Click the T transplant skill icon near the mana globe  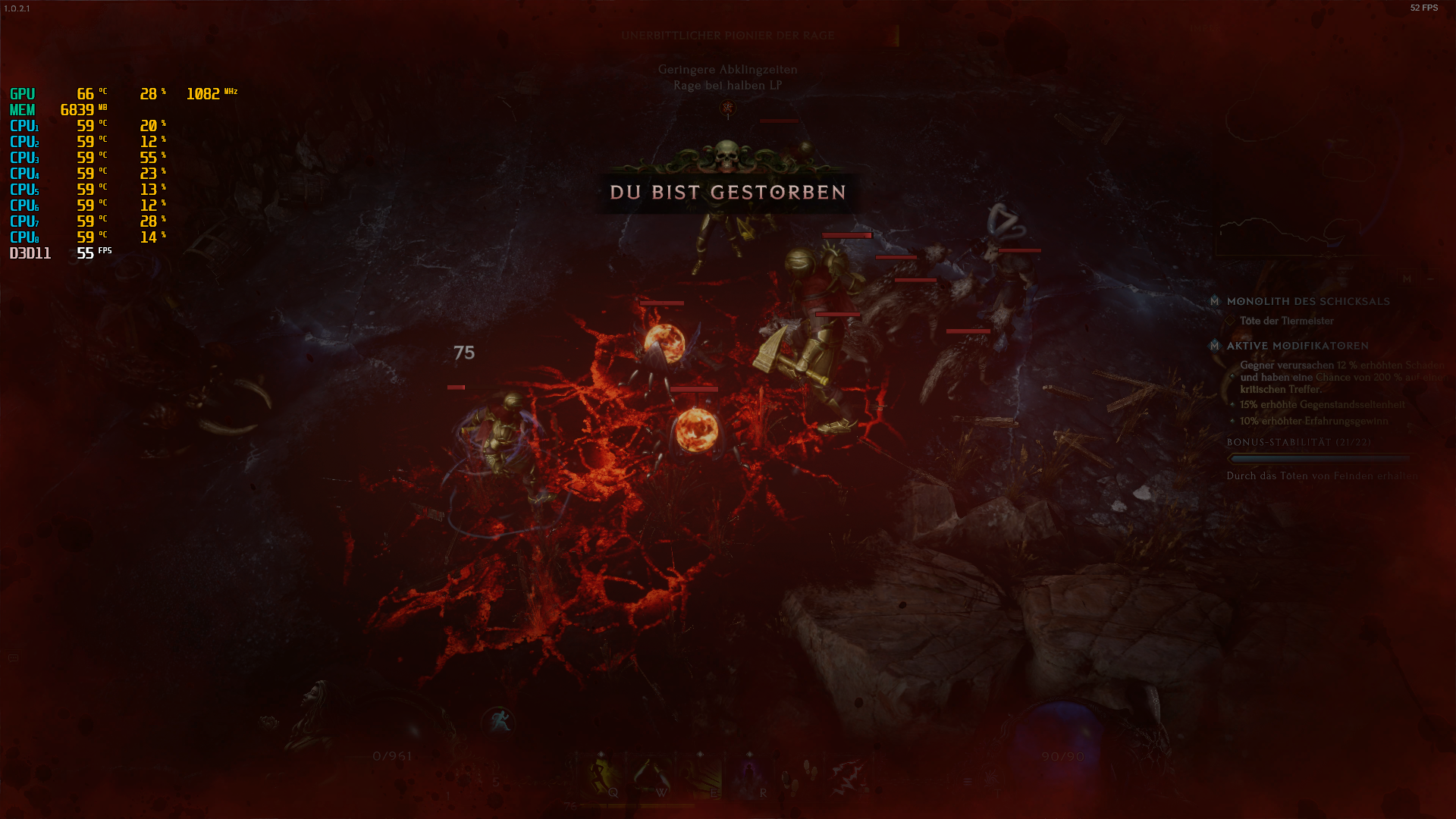[992, 776]
